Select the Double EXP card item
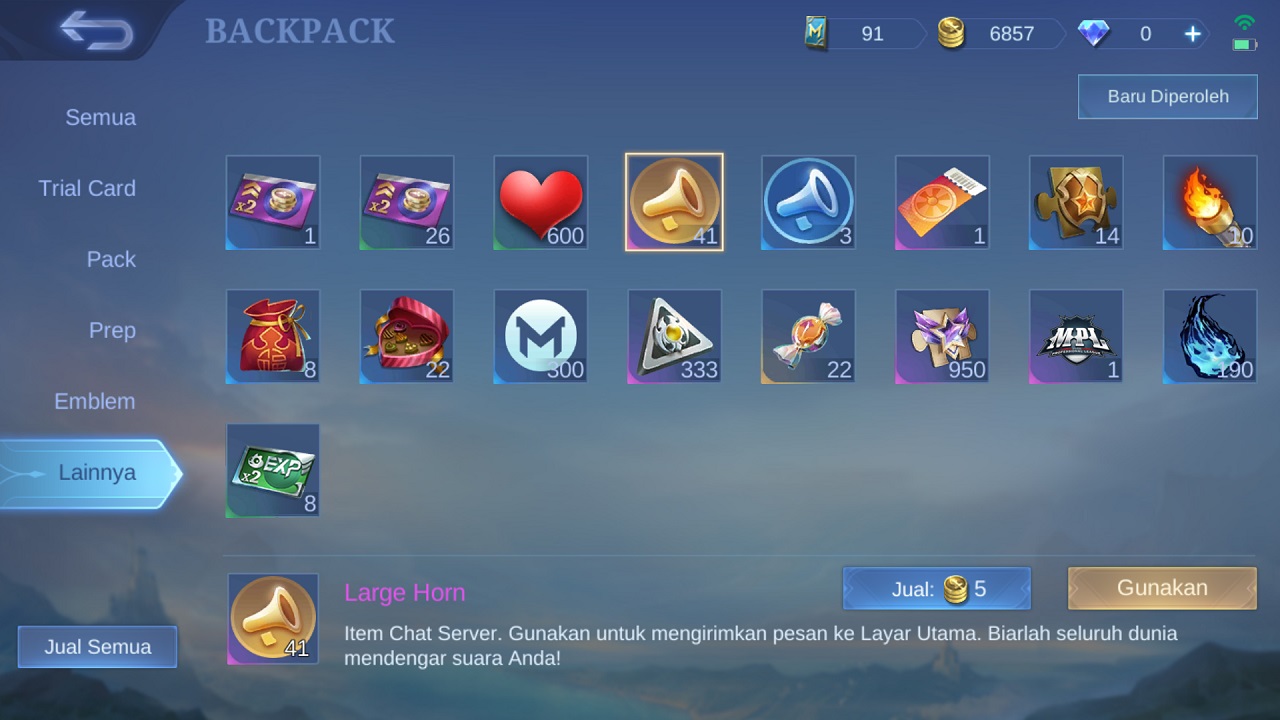 (x=272, y=470)
